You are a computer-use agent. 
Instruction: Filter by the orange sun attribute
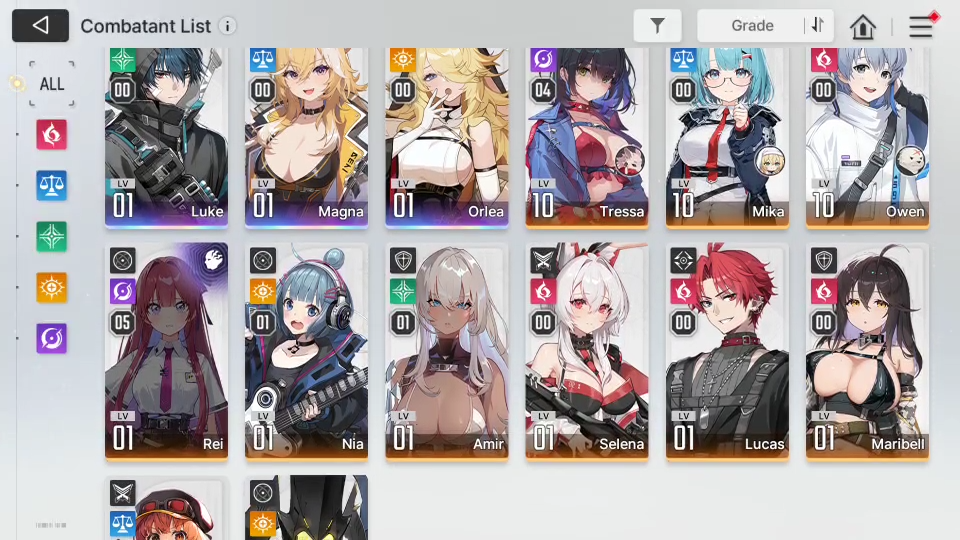(x=52, y=287)
